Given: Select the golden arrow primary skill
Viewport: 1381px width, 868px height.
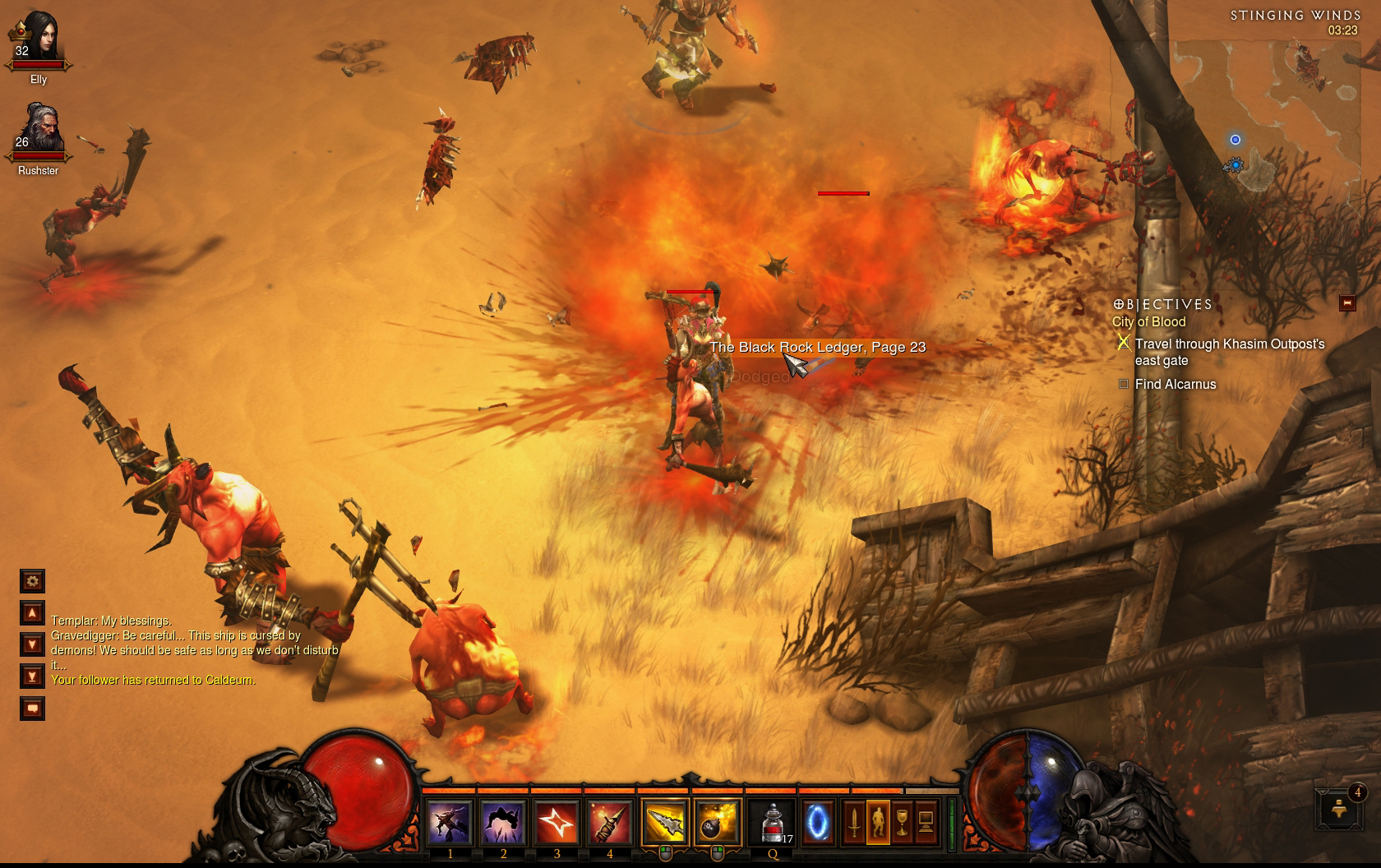Looking at the screenshot, I should tap(664, 822).
